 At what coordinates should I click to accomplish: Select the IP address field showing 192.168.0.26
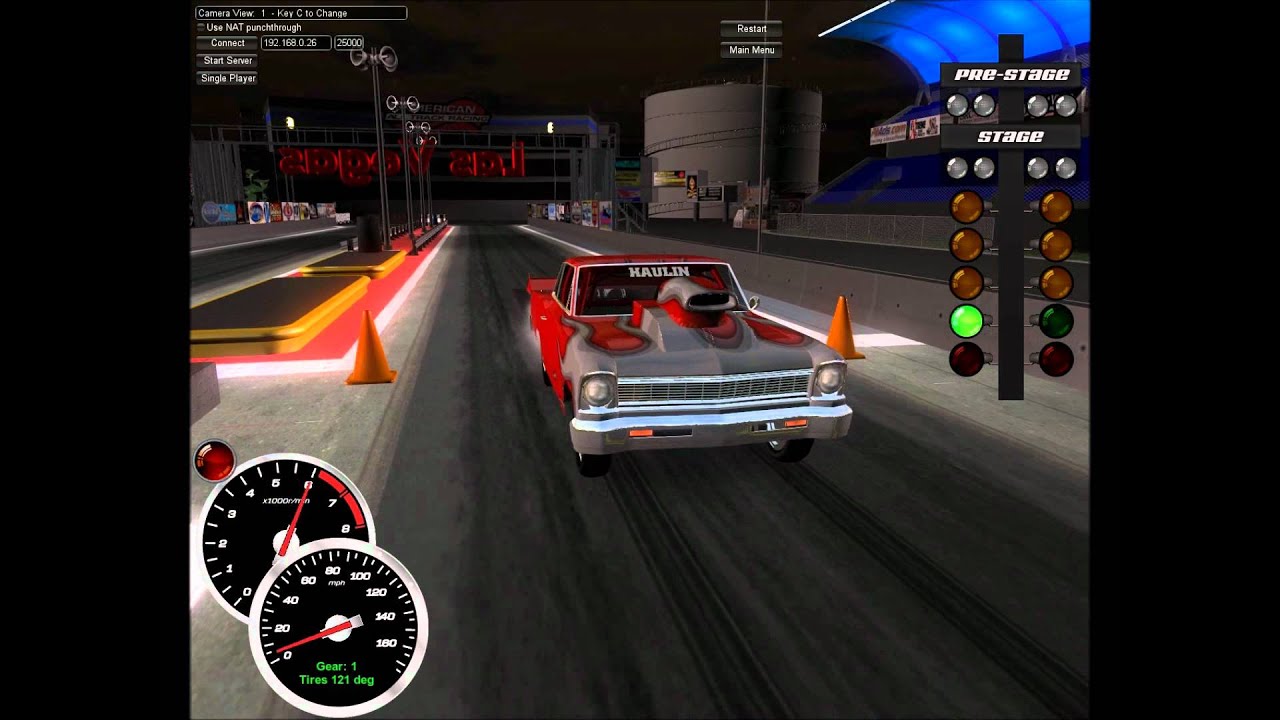(x=295, y=43)
